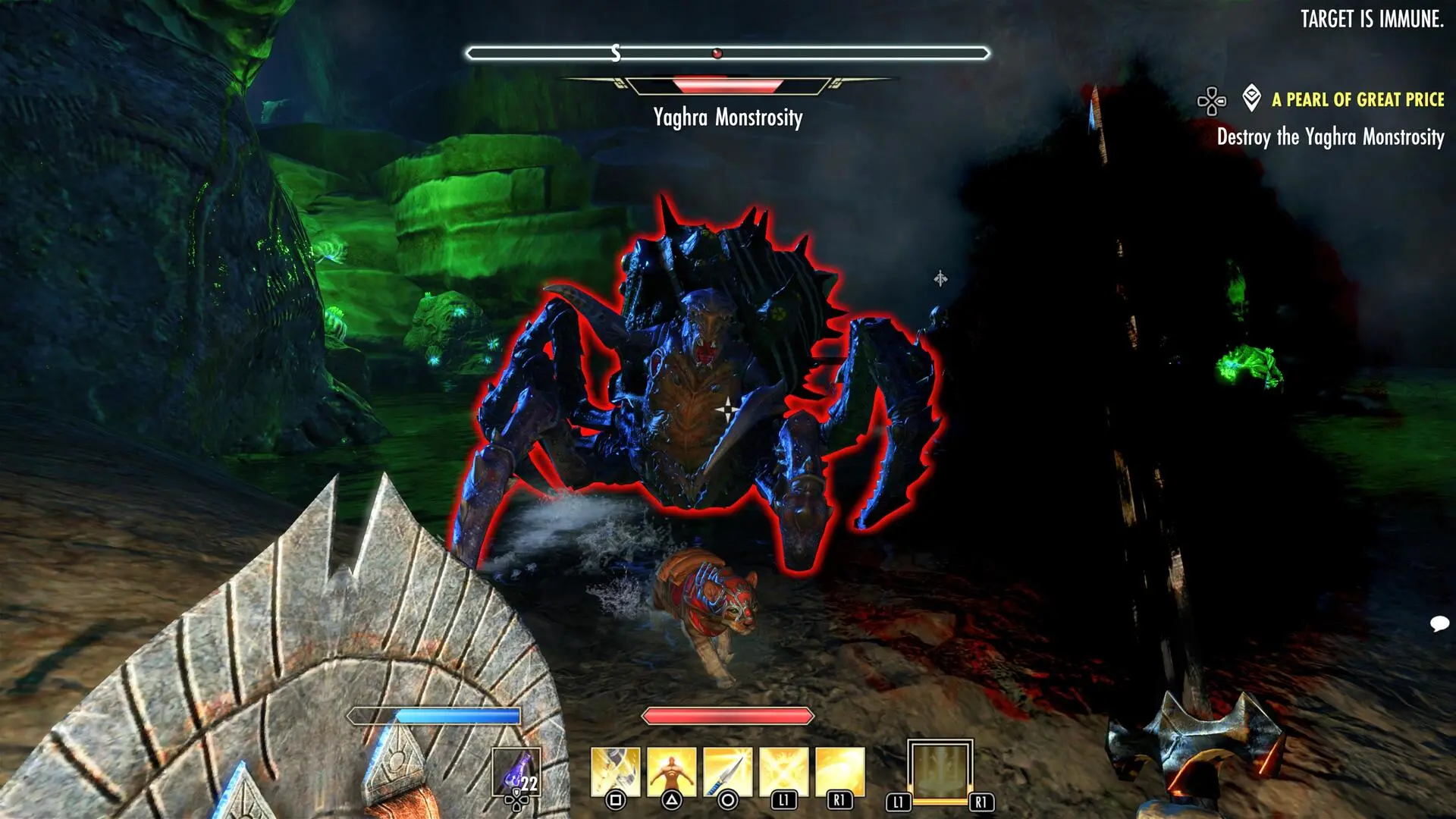
Task: Trigger the crossed light burst ability
Action: click(783, 772)
